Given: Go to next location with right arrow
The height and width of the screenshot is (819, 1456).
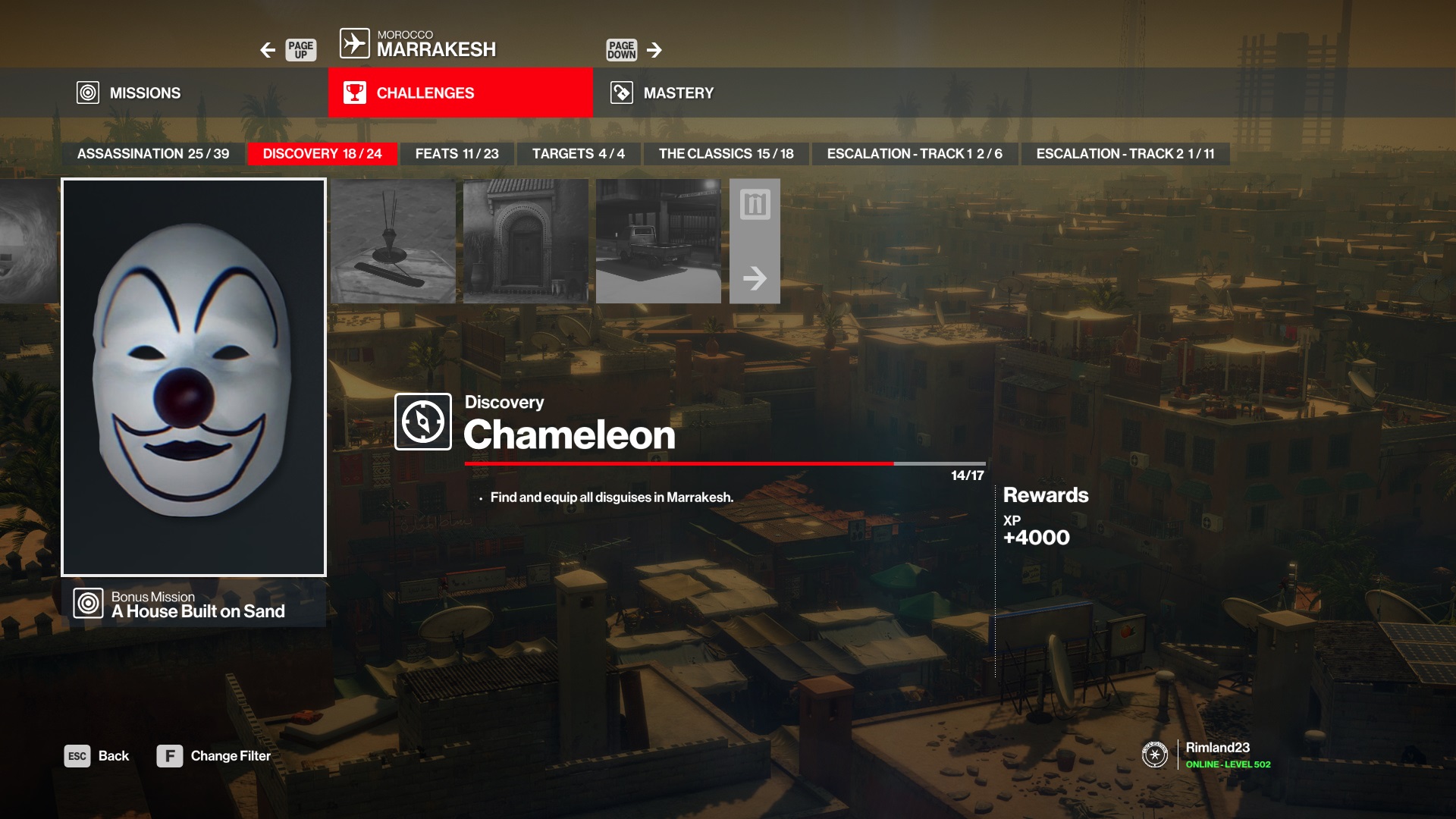Looking at the screenshot, I should pyautogui.click(x=654, y=50).
